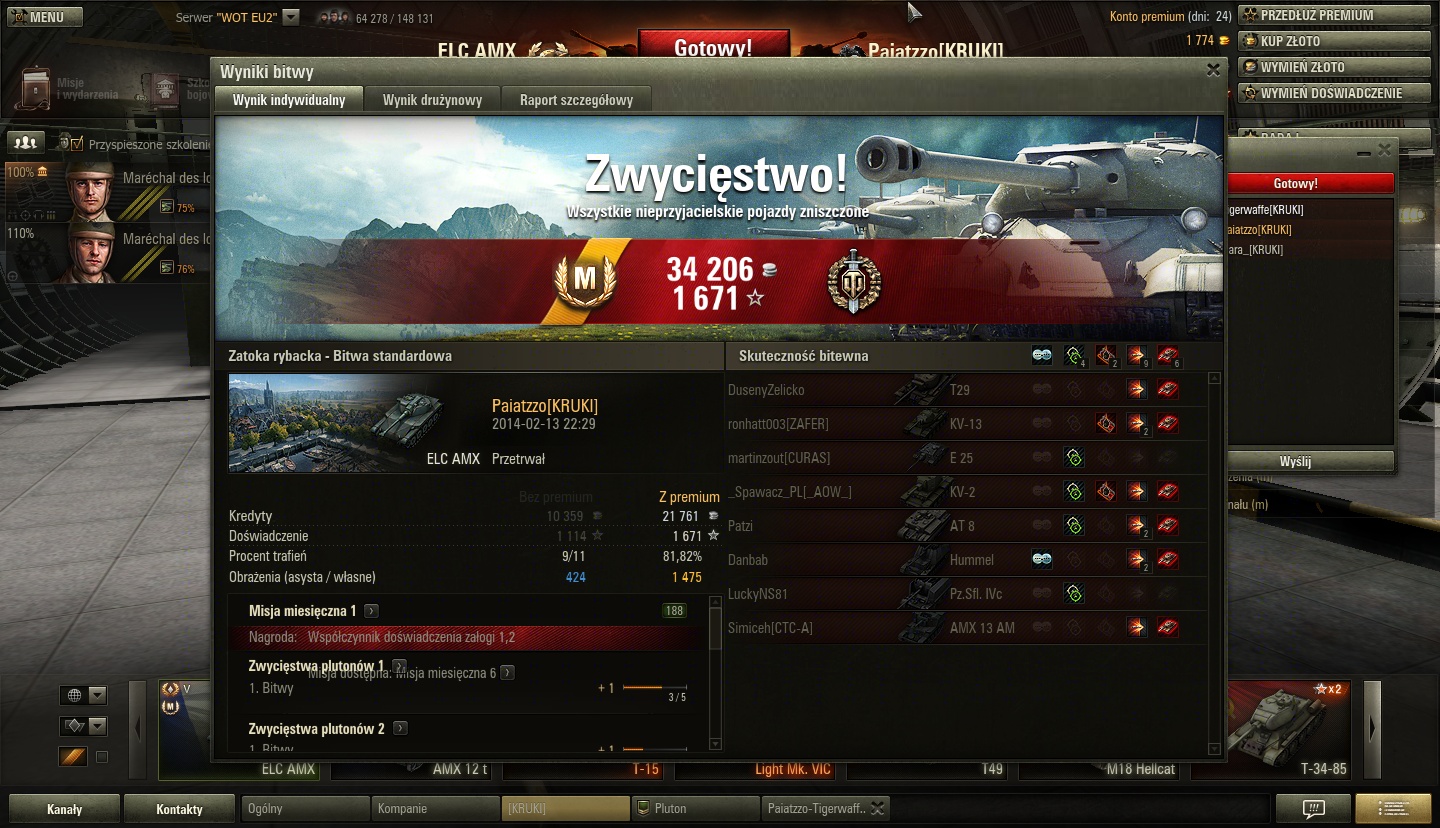The height and width of the screenshot is (828, 1440).
Task: Open the Pluton chat tab
Action: pos(695,808)
